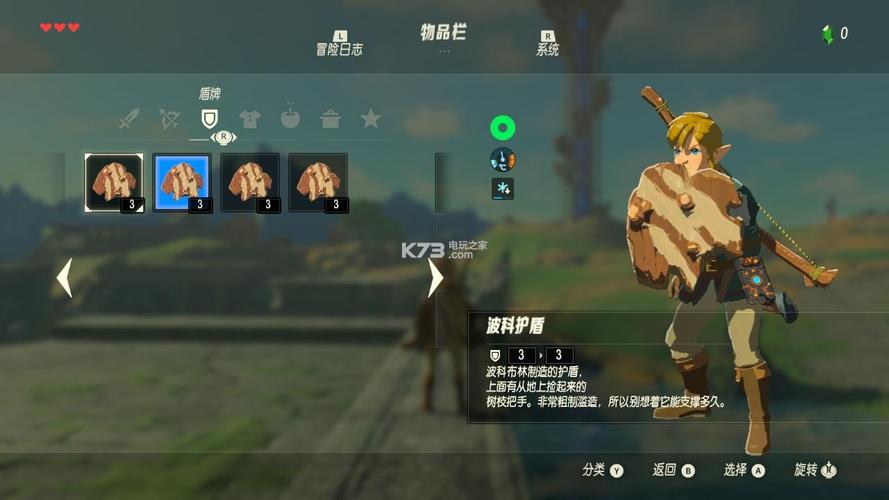The width and height of the screenshot is (889, 500).
Task: Select the blue-highlighted Boko Shield slot
Action: [x=181, y=182]
